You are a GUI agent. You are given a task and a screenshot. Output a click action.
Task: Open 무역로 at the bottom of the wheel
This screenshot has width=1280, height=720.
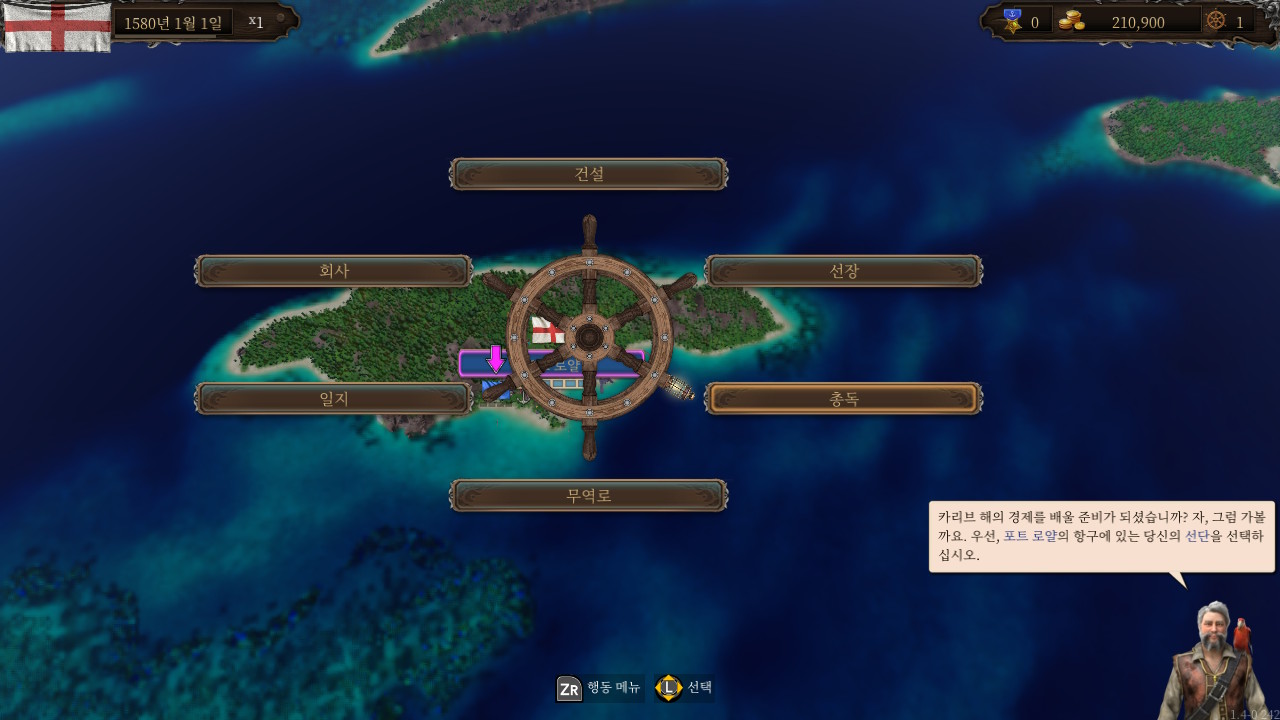tap(588, 494)
